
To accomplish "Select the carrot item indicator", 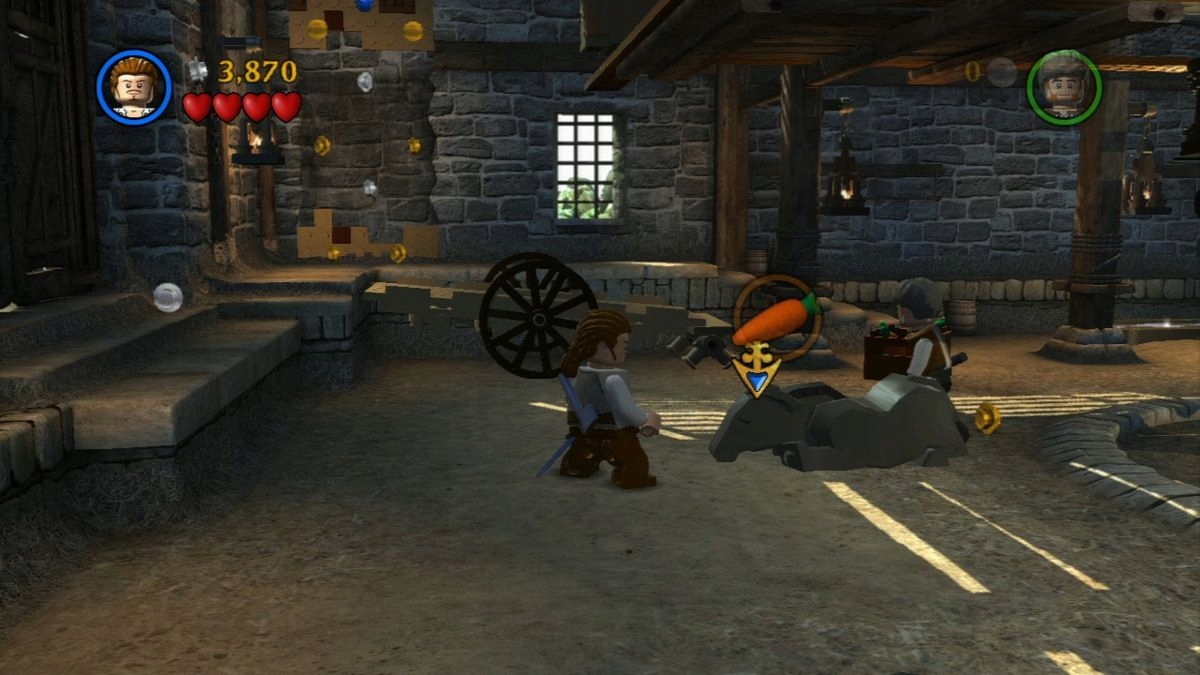I will (776, 319).
